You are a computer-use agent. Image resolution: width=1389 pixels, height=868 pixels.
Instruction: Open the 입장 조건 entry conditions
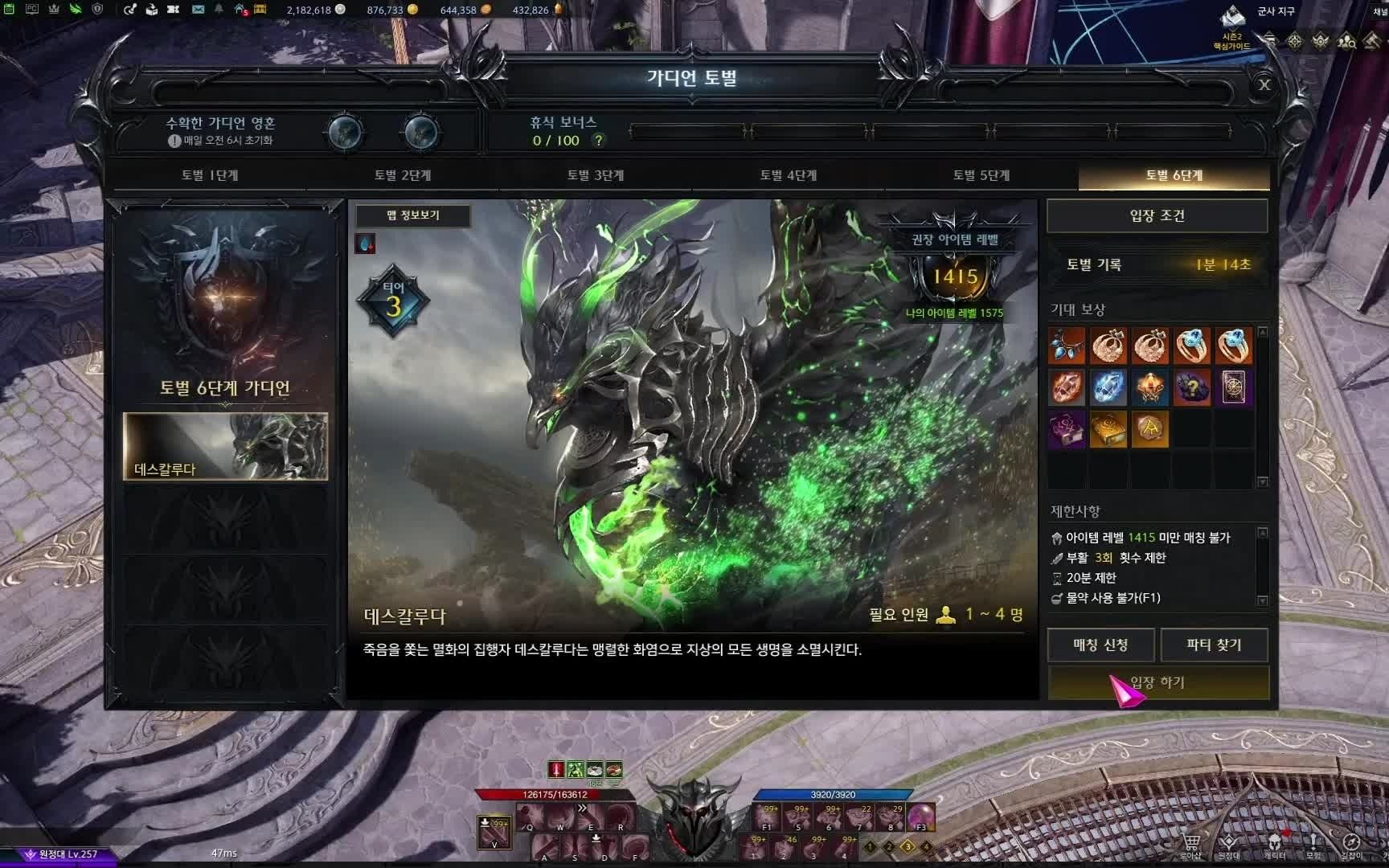[x=1157, y=215]
